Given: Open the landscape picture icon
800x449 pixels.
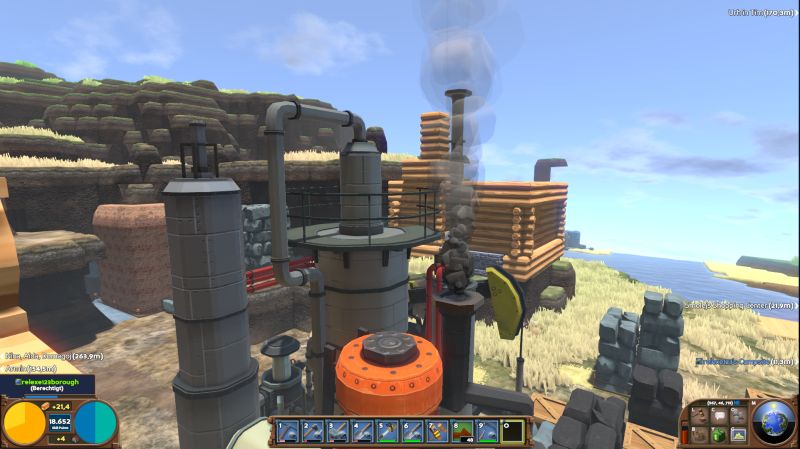Looking at the screenshot, I should pyautogui.click(x=737, y=434).
